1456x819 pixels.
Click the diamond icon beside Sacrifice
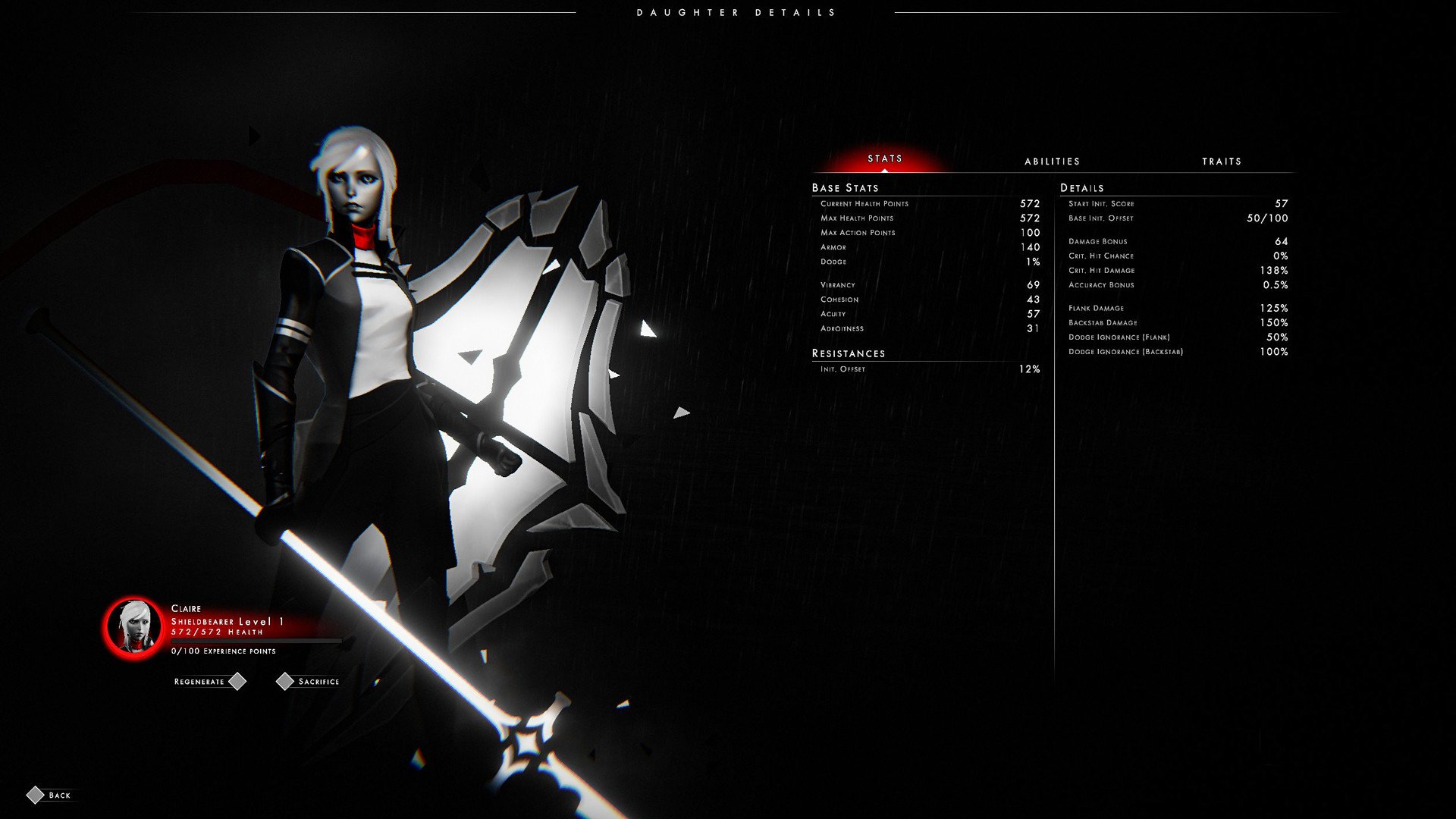pyautogui.click(x=285, y=681)
